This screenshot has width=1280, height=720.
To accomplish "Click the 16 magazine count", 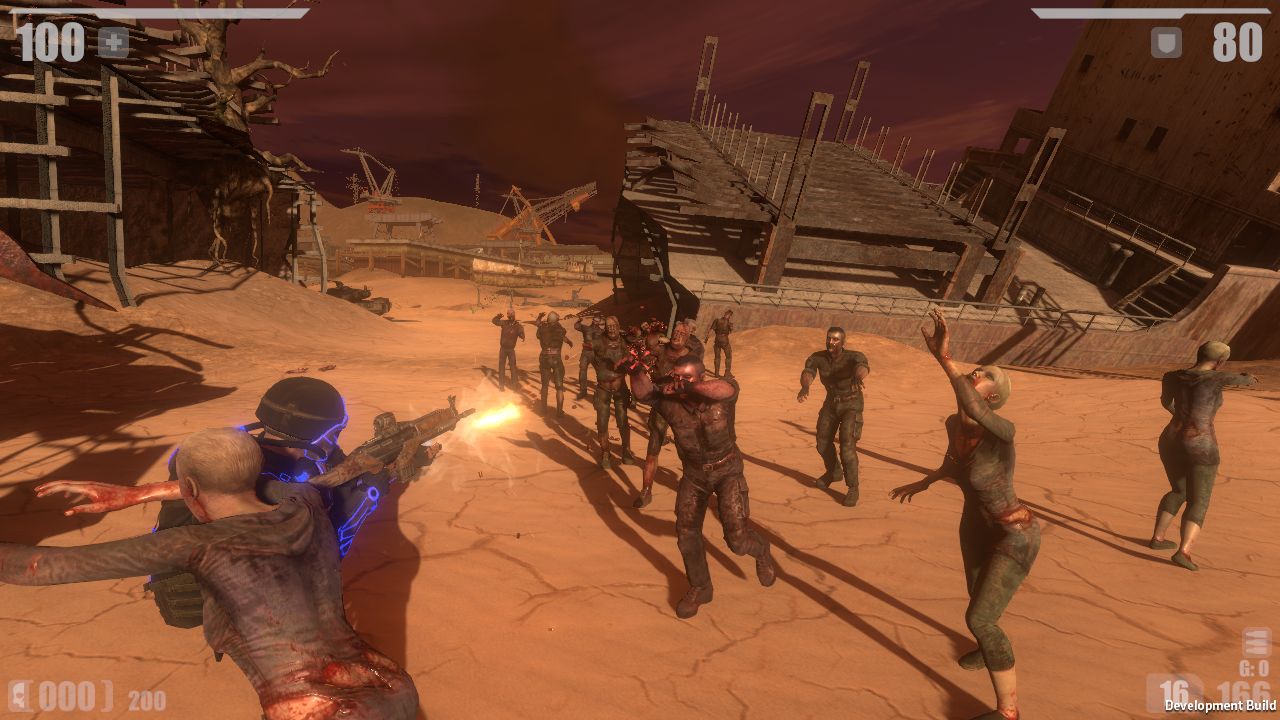I will (1175, 689).
